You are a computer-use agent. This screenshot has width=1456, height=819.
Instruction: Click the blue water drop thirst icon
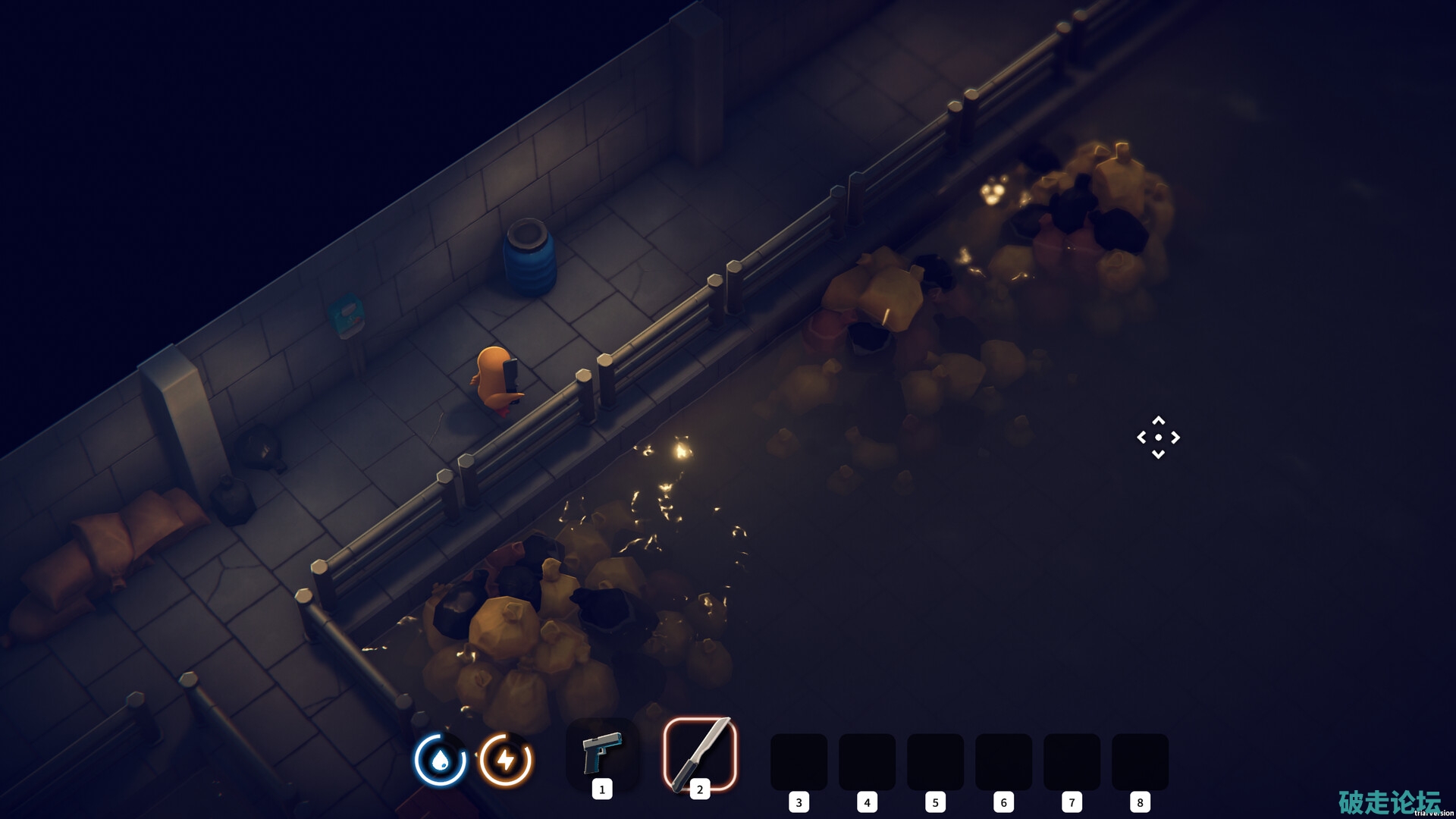tap(440, 759)
